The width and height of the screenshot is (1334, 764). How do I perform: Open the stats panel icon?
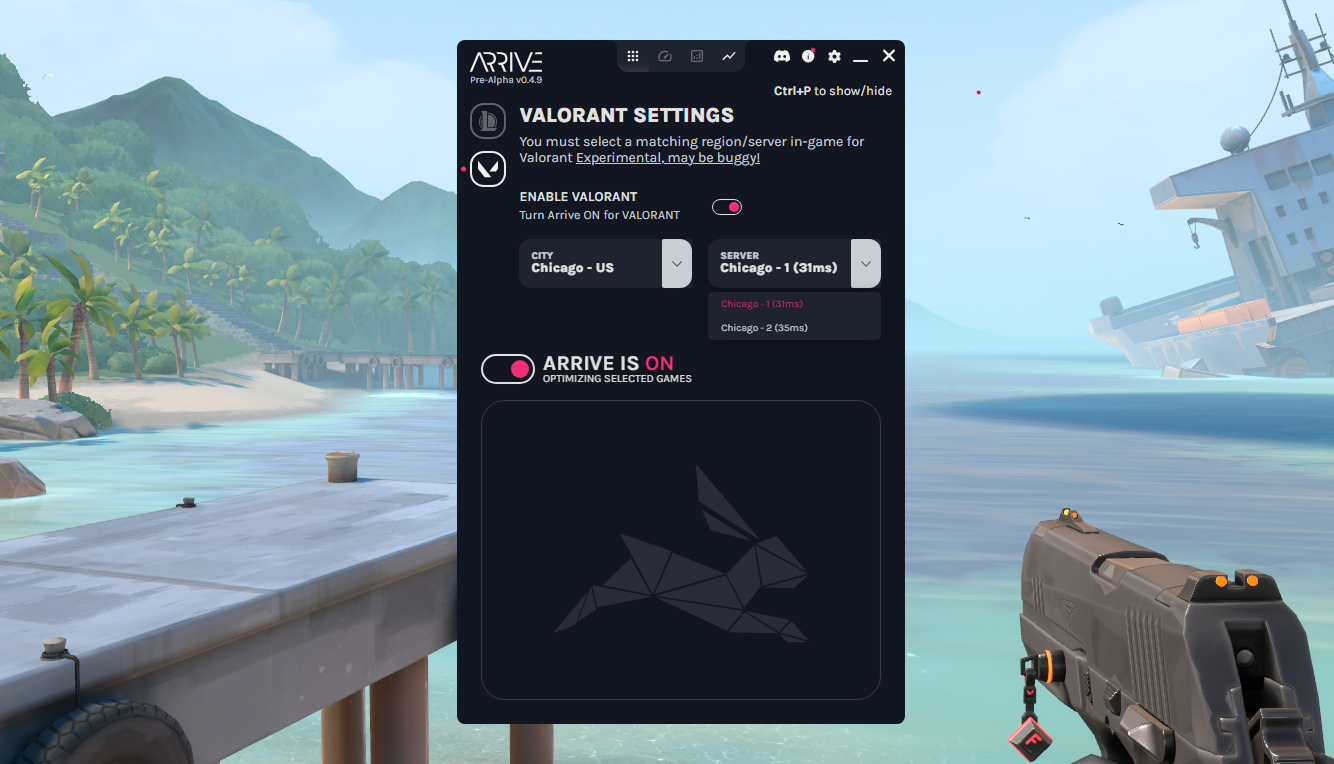coord(697,56)
